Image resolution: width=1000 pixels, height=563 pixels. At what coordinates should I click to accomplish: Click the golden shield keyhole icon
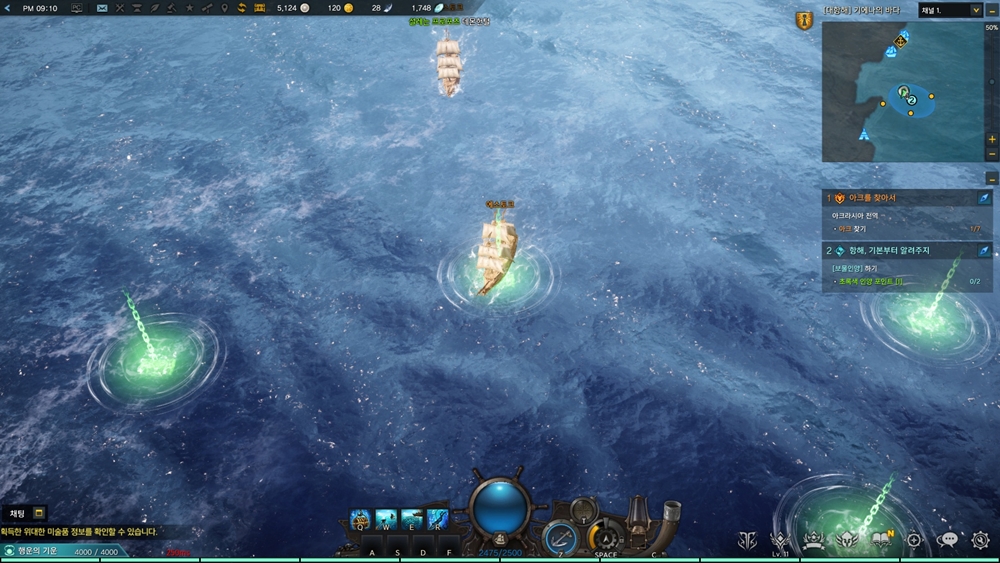point(804,20)
